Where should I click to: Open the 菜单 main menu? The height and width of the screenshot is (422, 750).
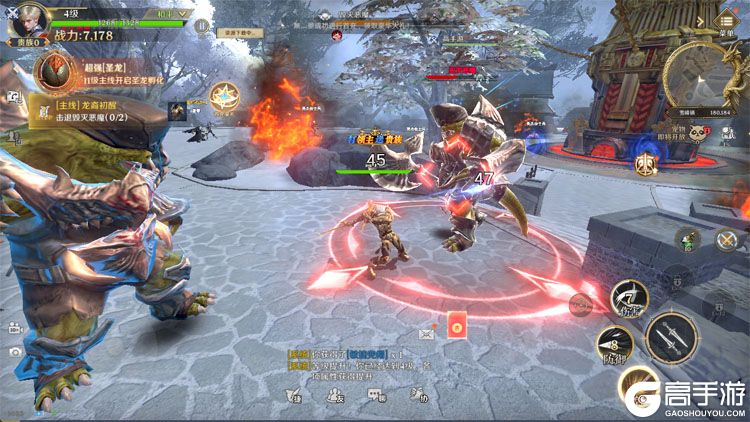pyautogui.click(x=725, y=20)
